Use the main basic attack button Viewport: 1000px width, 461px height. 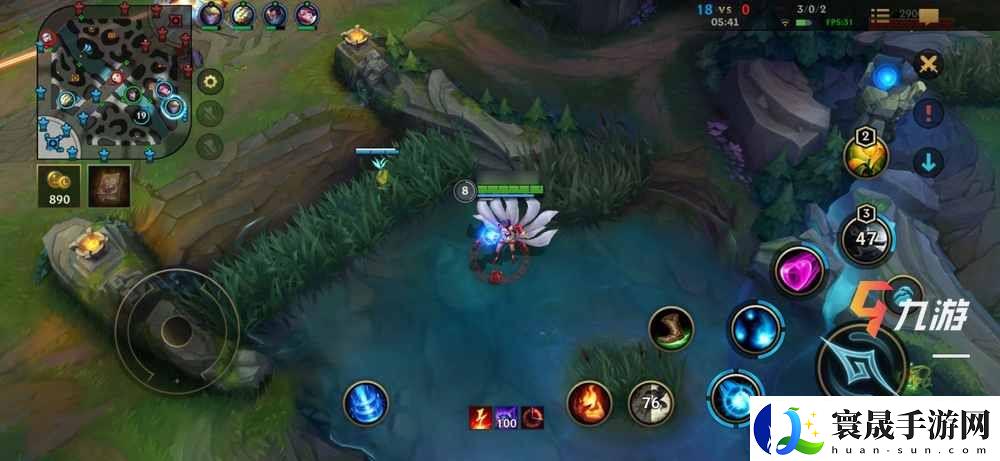click(859, 363)
